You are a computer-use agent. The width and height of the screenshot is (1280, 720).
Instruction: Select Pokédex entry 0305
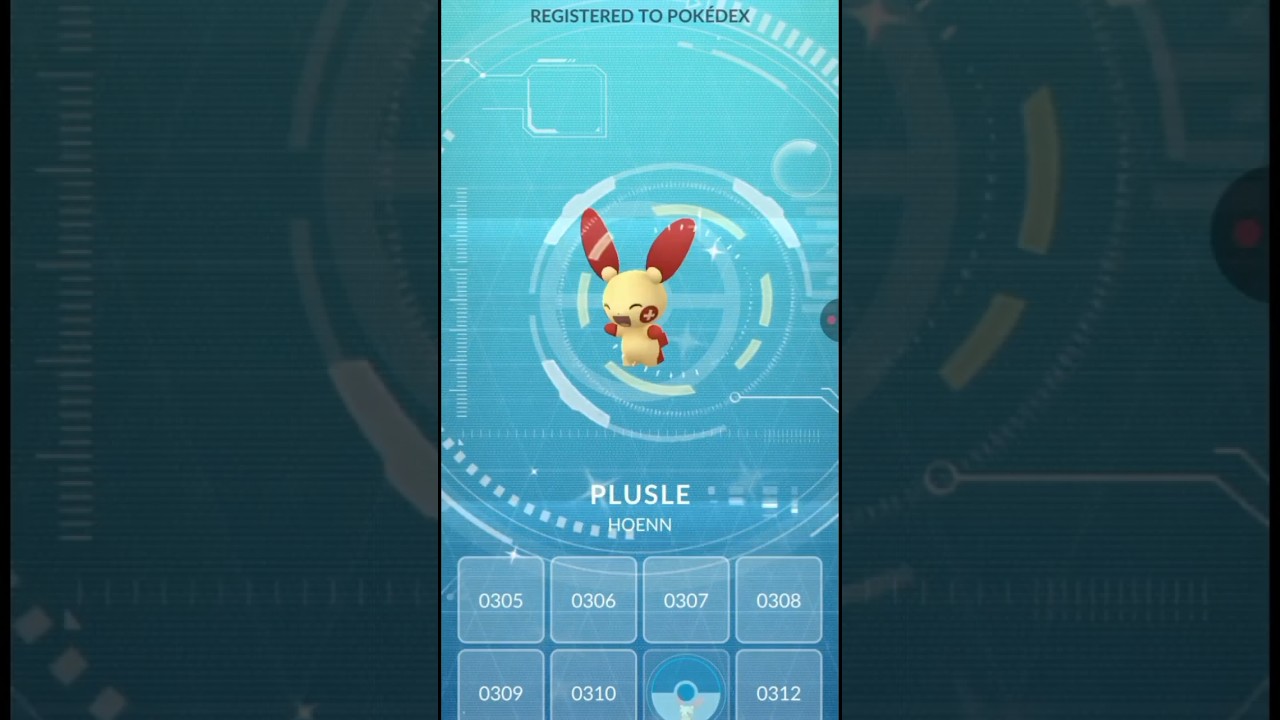[500, 600]
